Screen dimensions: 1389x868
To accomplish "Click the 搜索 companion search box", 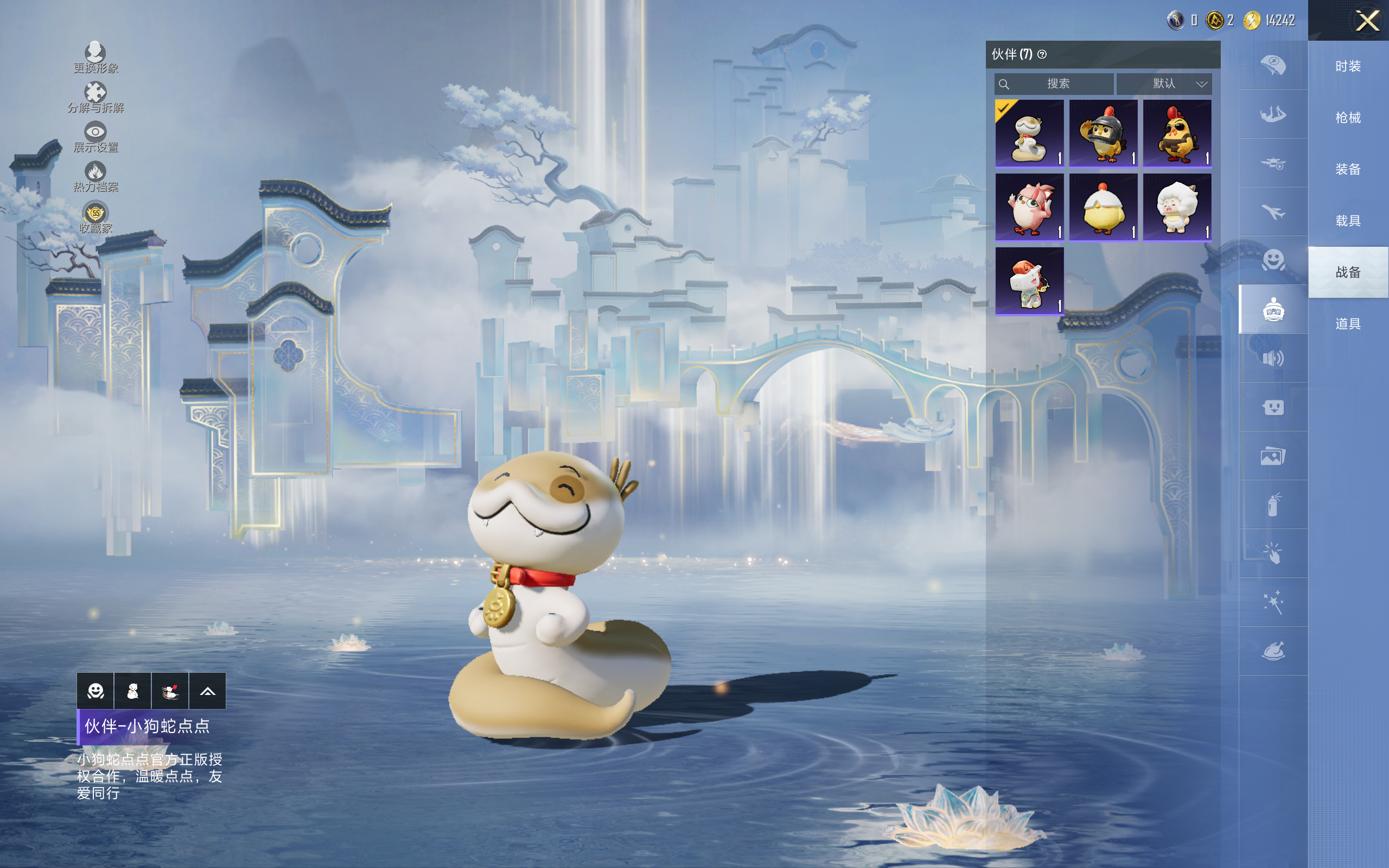I will point(1054,84).
